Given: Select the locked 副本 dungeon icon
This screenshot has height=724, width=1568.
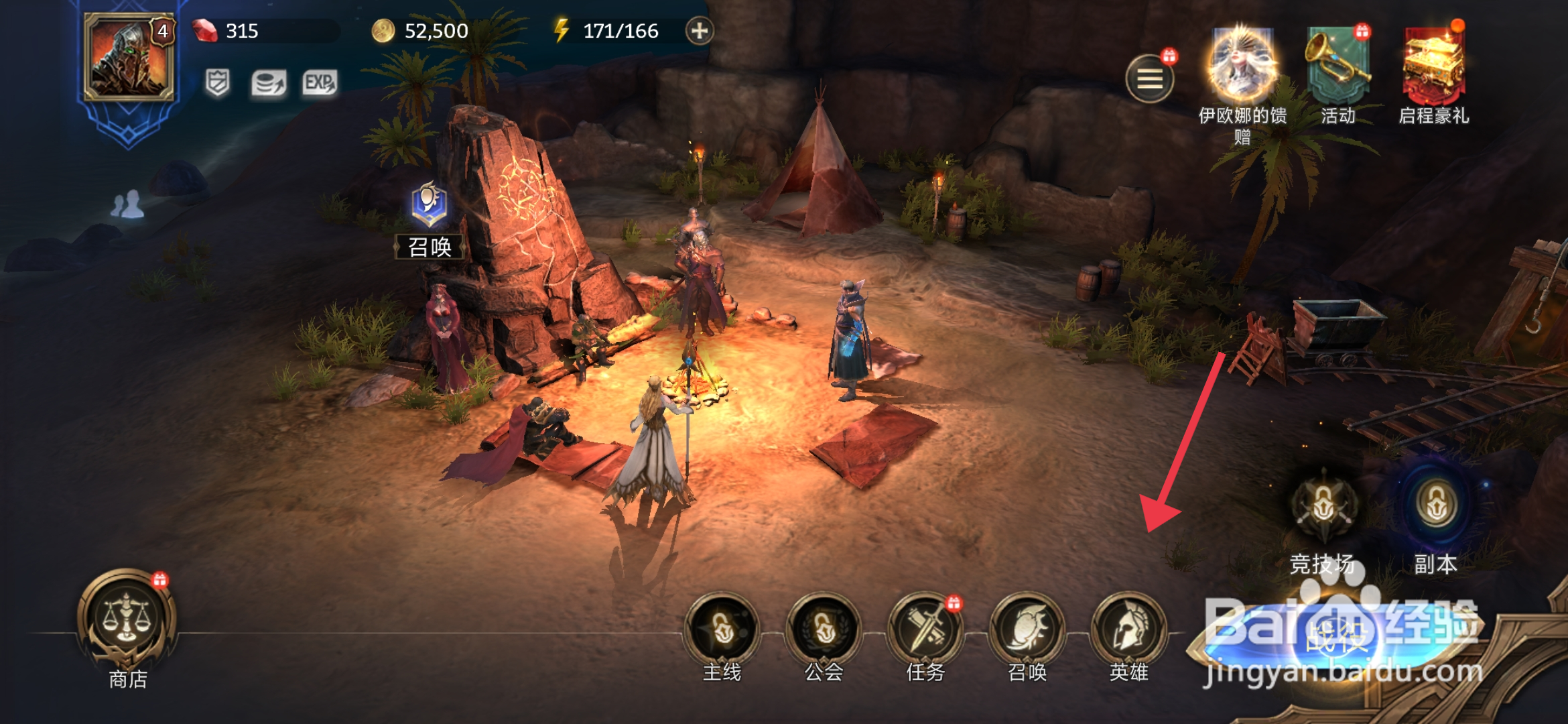Looking at the screenshot, I should 1436,507.
